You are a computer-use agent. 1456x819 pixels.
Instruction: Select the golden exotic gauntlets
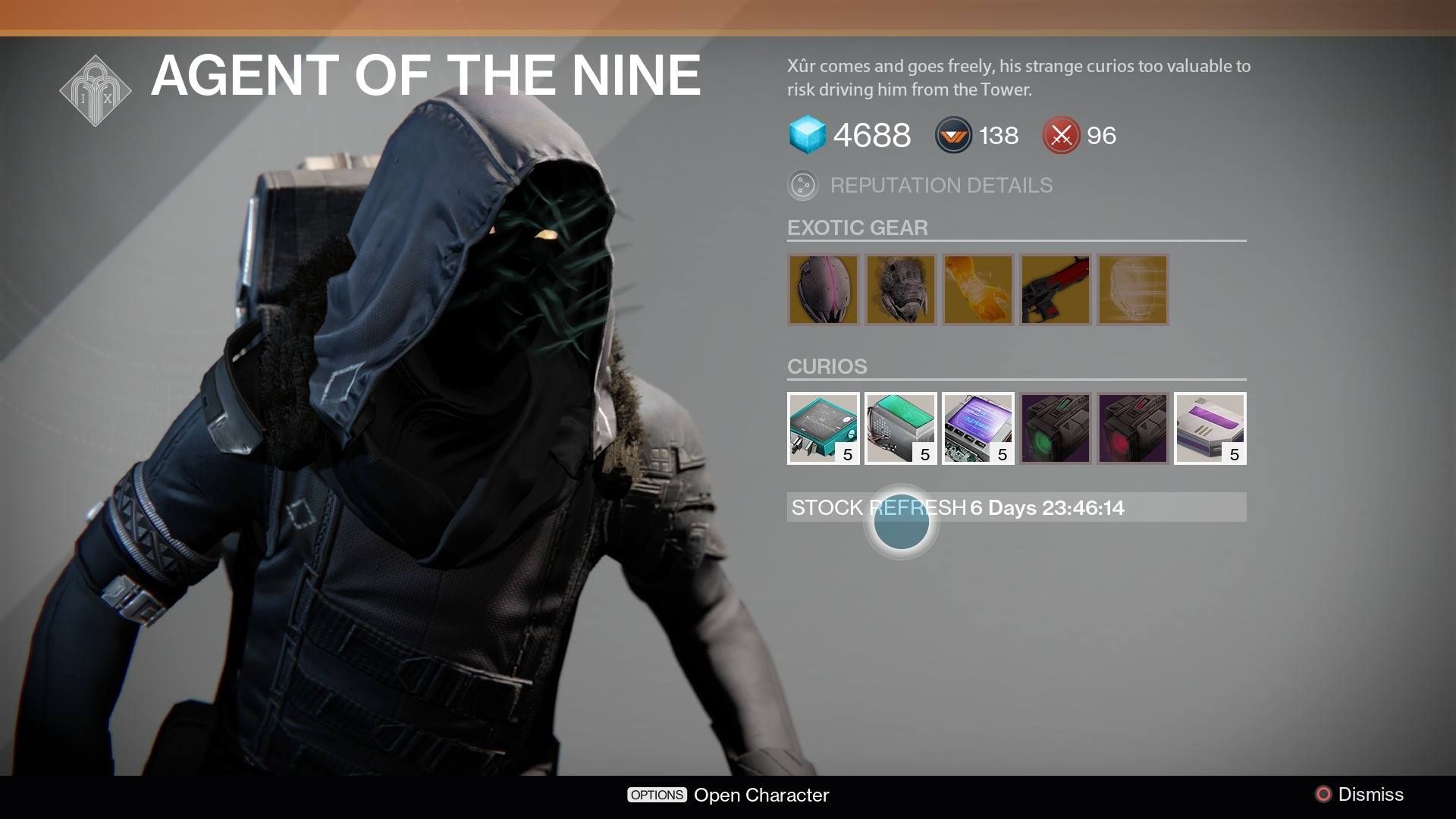point(978,290)
